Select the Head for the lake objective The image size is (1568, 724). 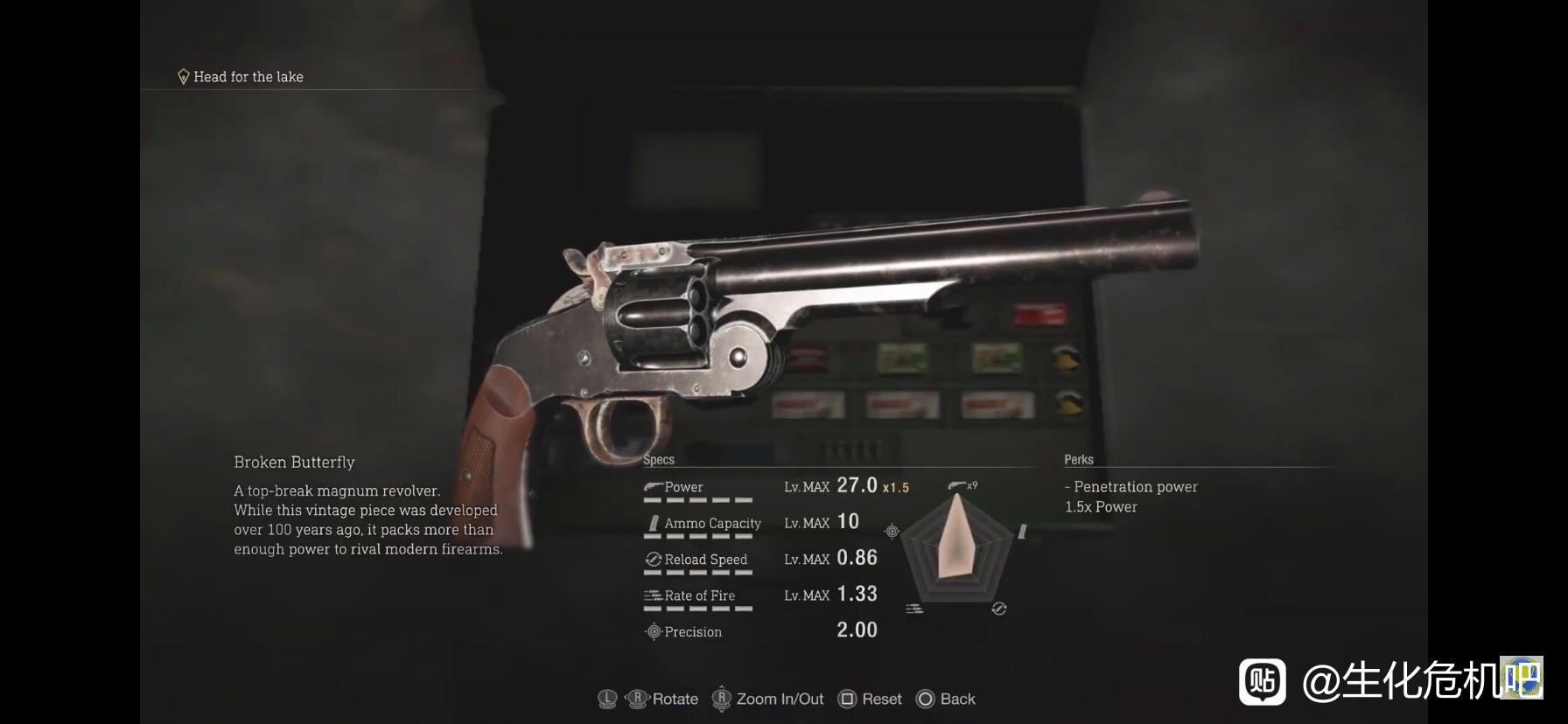[x=248, y=77]
